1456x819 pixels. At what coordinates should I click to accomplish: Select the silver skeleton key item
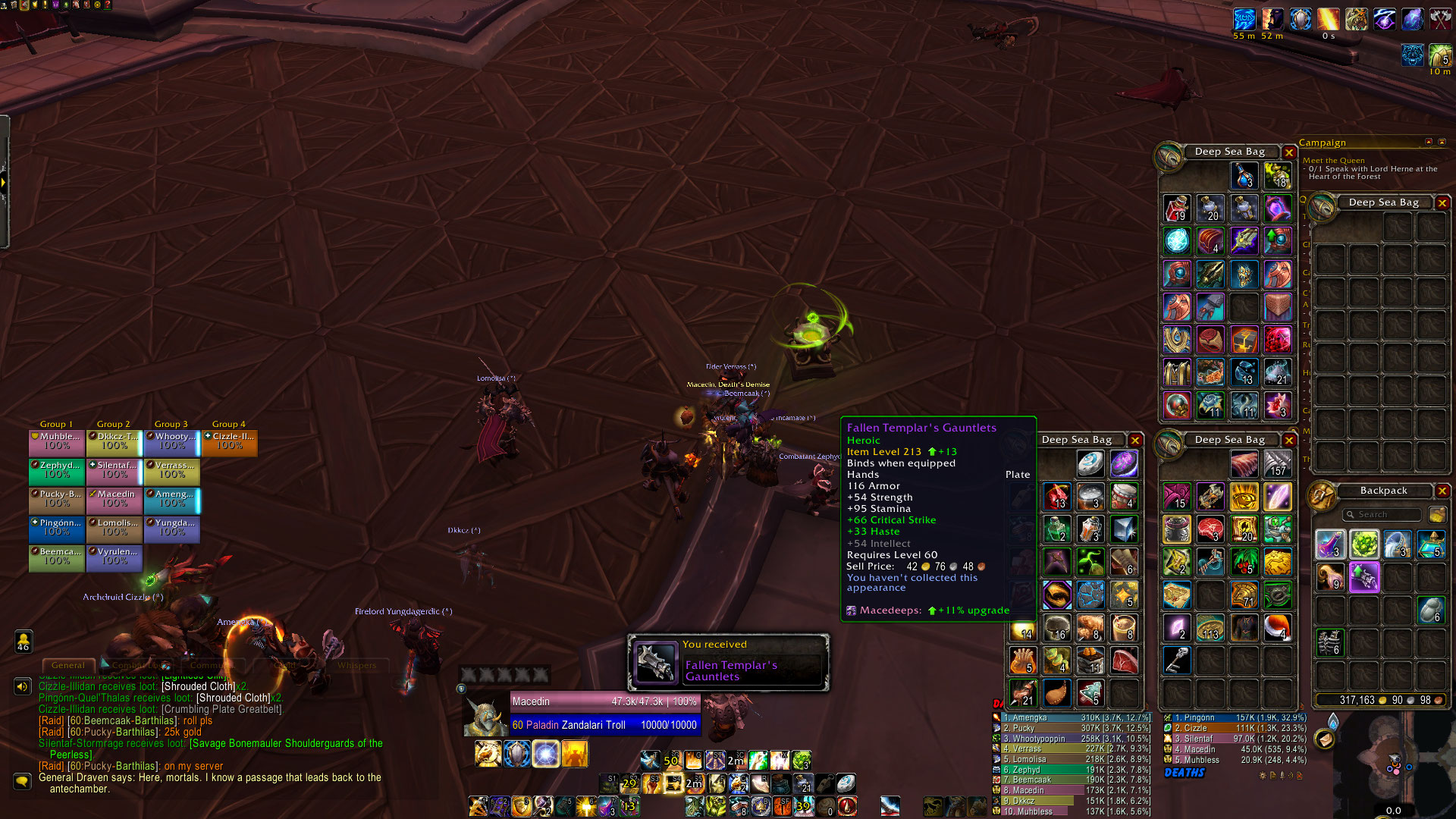pos(1176,660)
